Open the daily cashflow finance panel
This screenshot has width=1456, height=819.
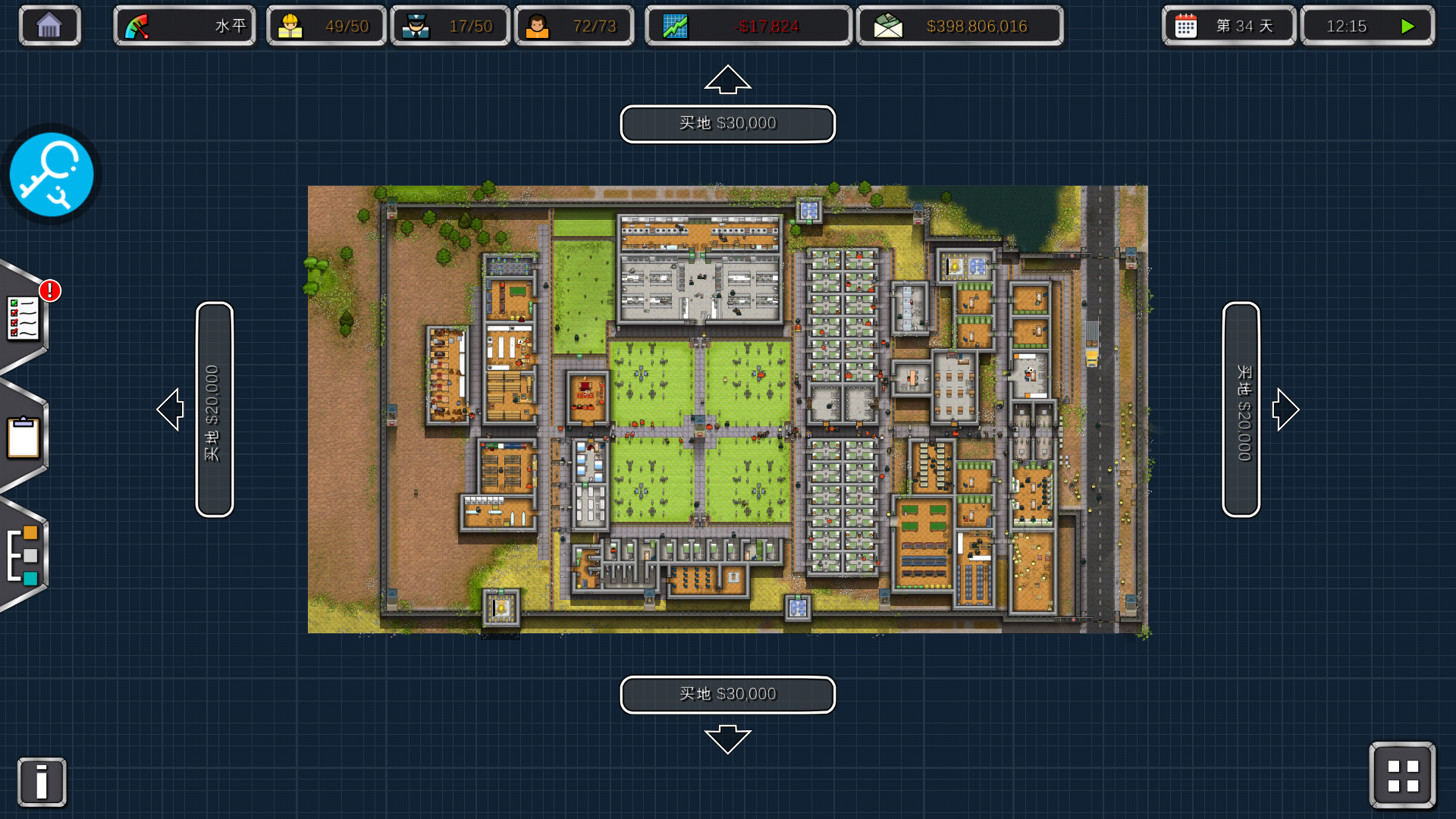coord(748,26)
